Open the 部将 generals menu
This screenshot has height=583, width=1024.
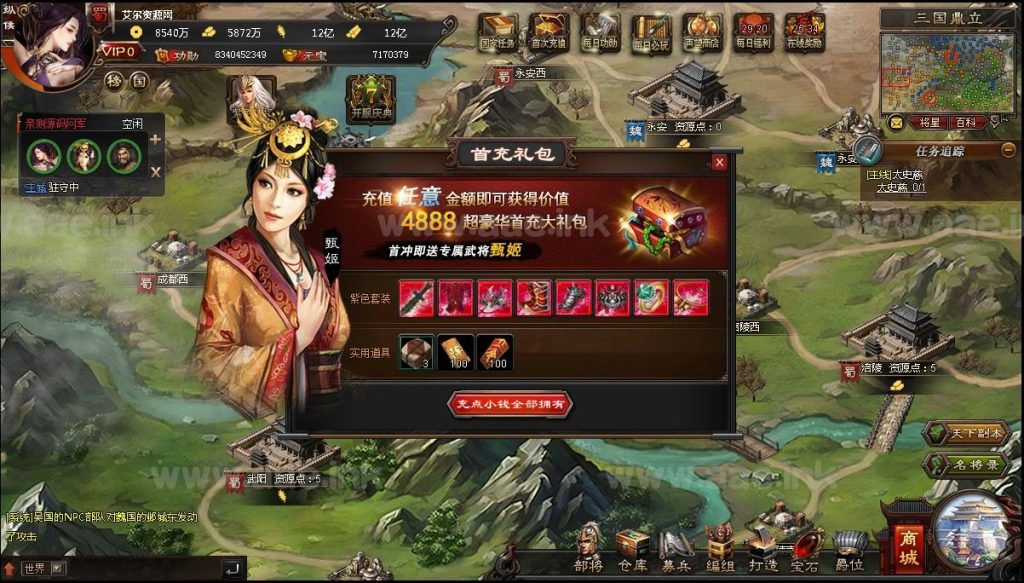590,546
